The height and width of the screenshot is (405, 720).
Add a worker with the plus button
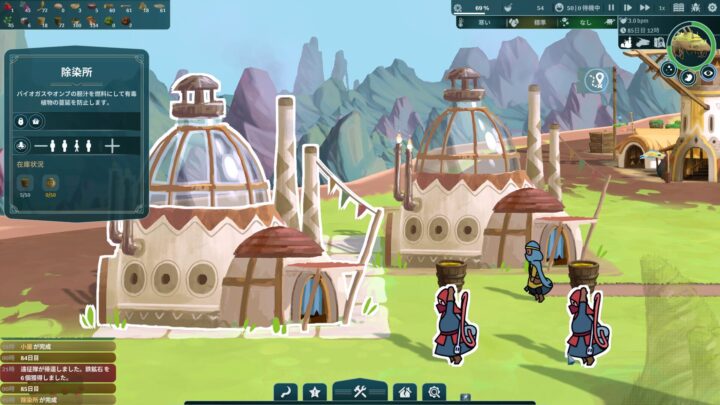112,146
